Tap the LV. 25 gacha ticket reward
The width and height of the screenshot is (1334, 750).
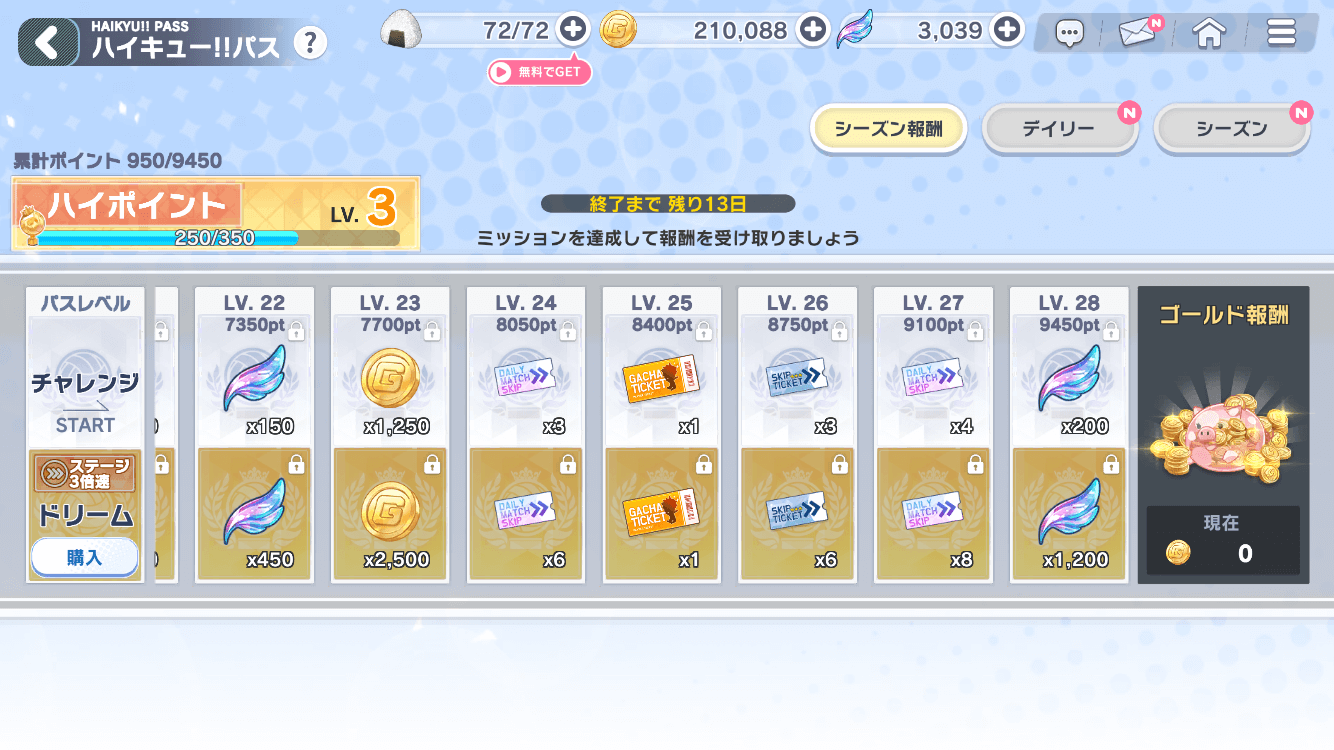pyautogui.click(x=662, y=380)
